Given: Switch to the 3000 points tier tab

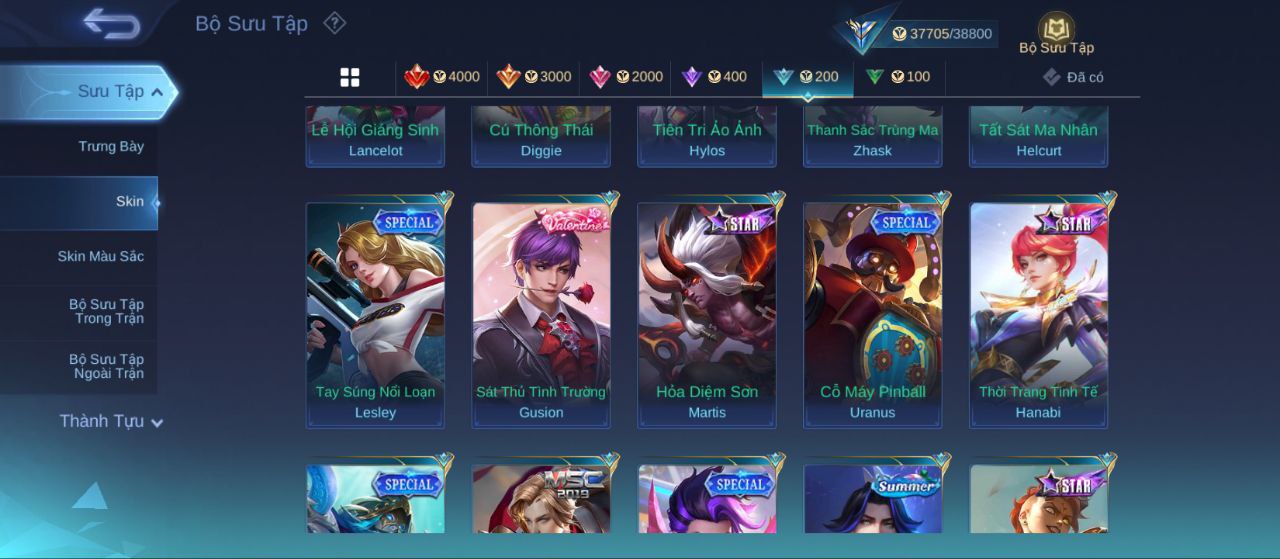Looking at the screenshot, I should (534, 77).
